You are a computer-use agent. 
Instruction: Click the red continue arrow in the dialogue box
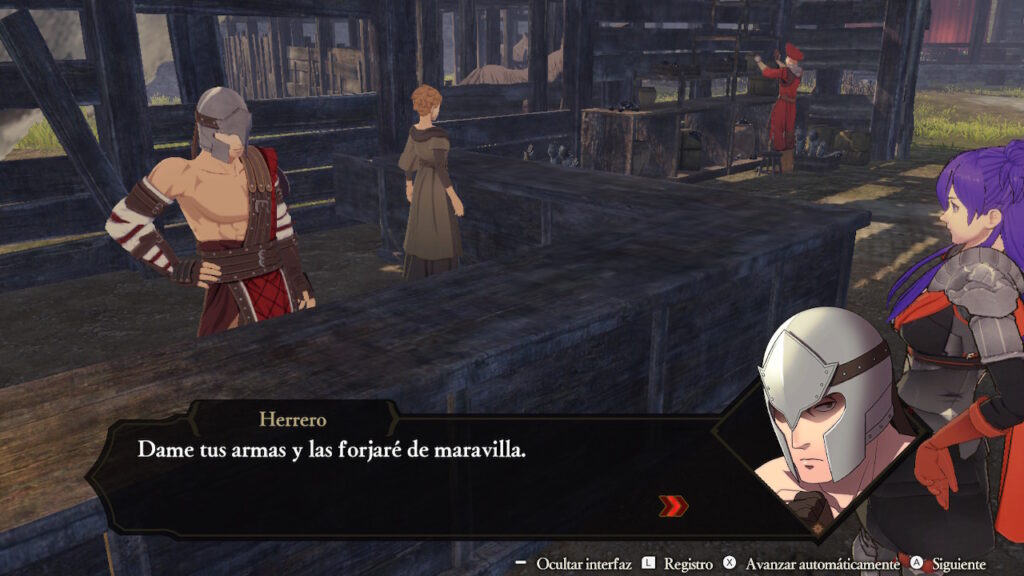[x=673, y=506]
